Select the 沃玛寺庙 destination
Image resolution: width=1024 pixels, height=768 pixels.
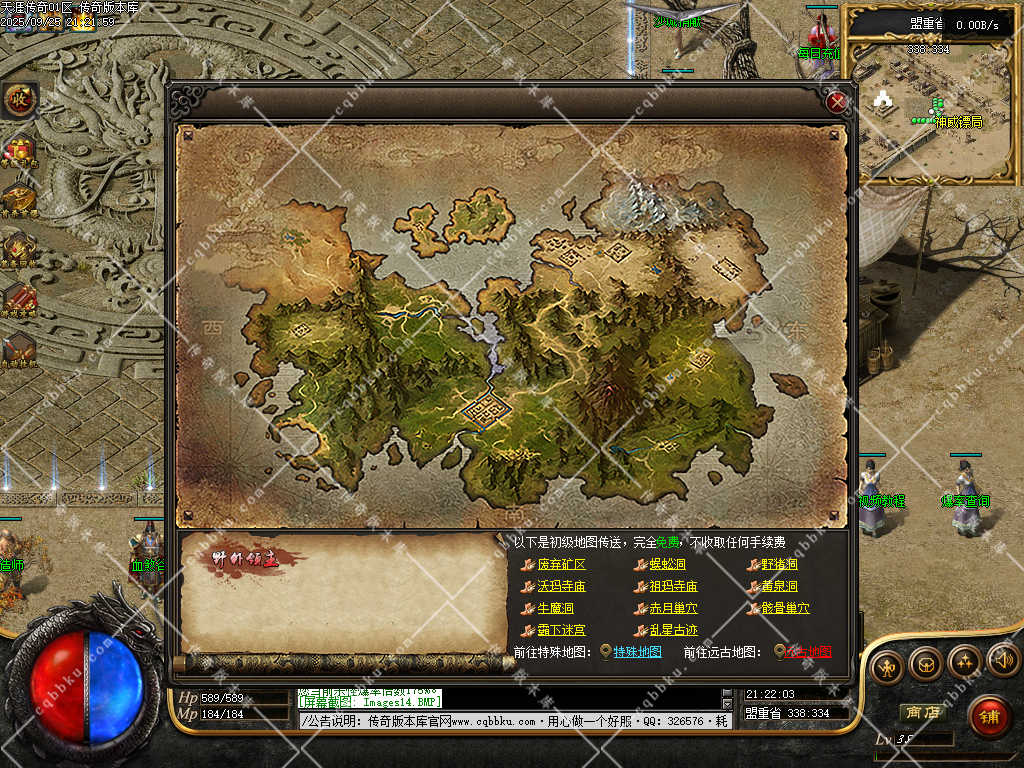561,587
